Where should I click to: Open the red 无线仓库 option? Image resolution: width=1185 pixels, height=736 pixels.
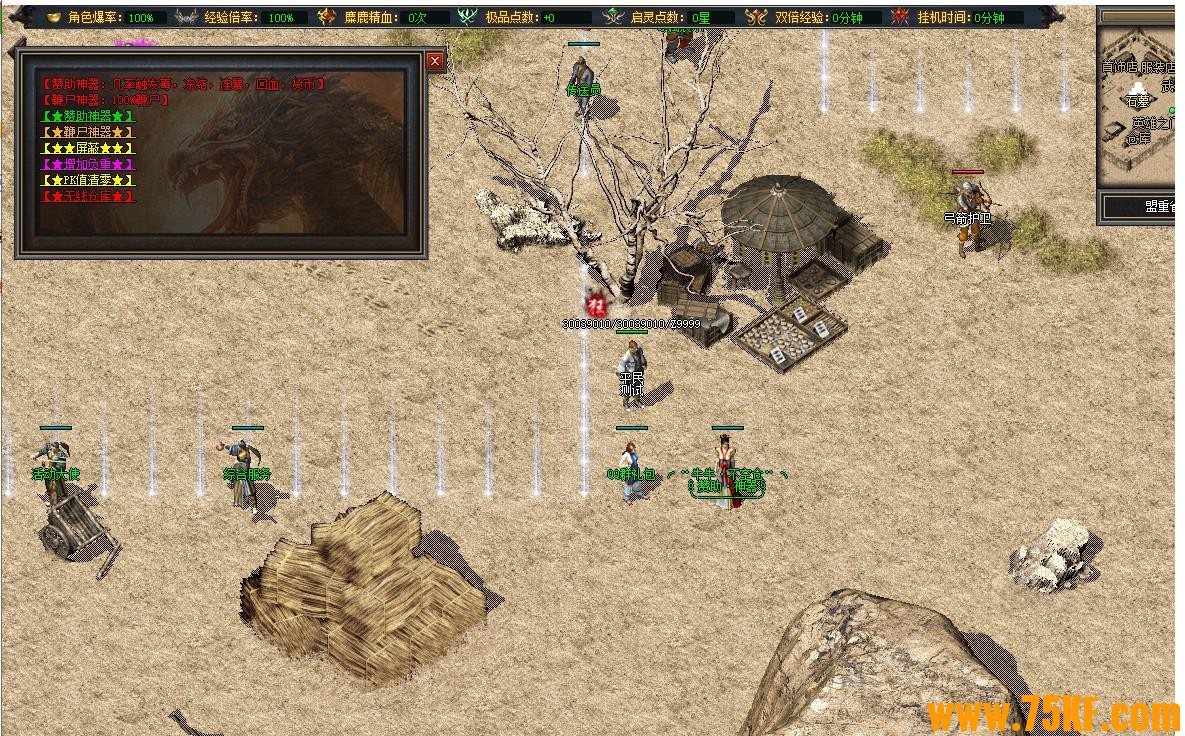[x=88, y=196]
